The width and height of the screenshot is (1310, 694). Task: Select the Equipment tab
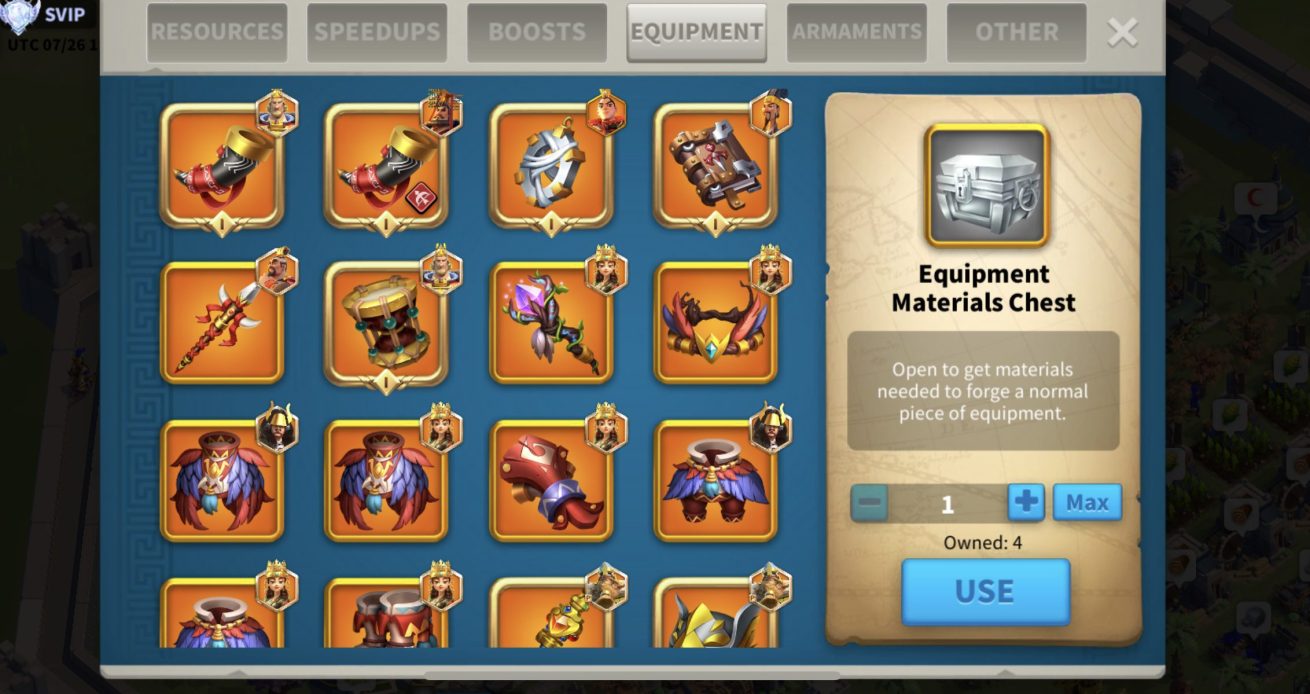(696, 32)
